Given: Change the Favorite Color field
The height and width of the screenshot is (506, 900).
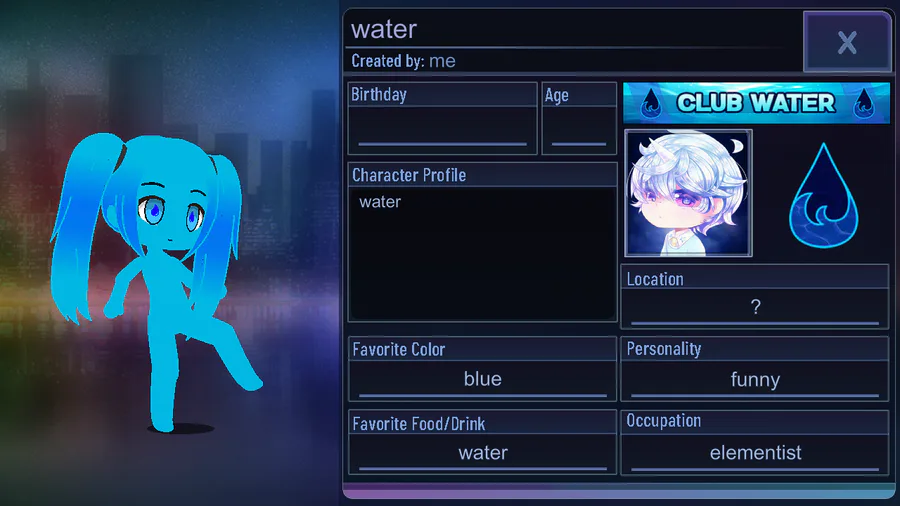Looking at the screenshot, I should click(x=482, y=379).
